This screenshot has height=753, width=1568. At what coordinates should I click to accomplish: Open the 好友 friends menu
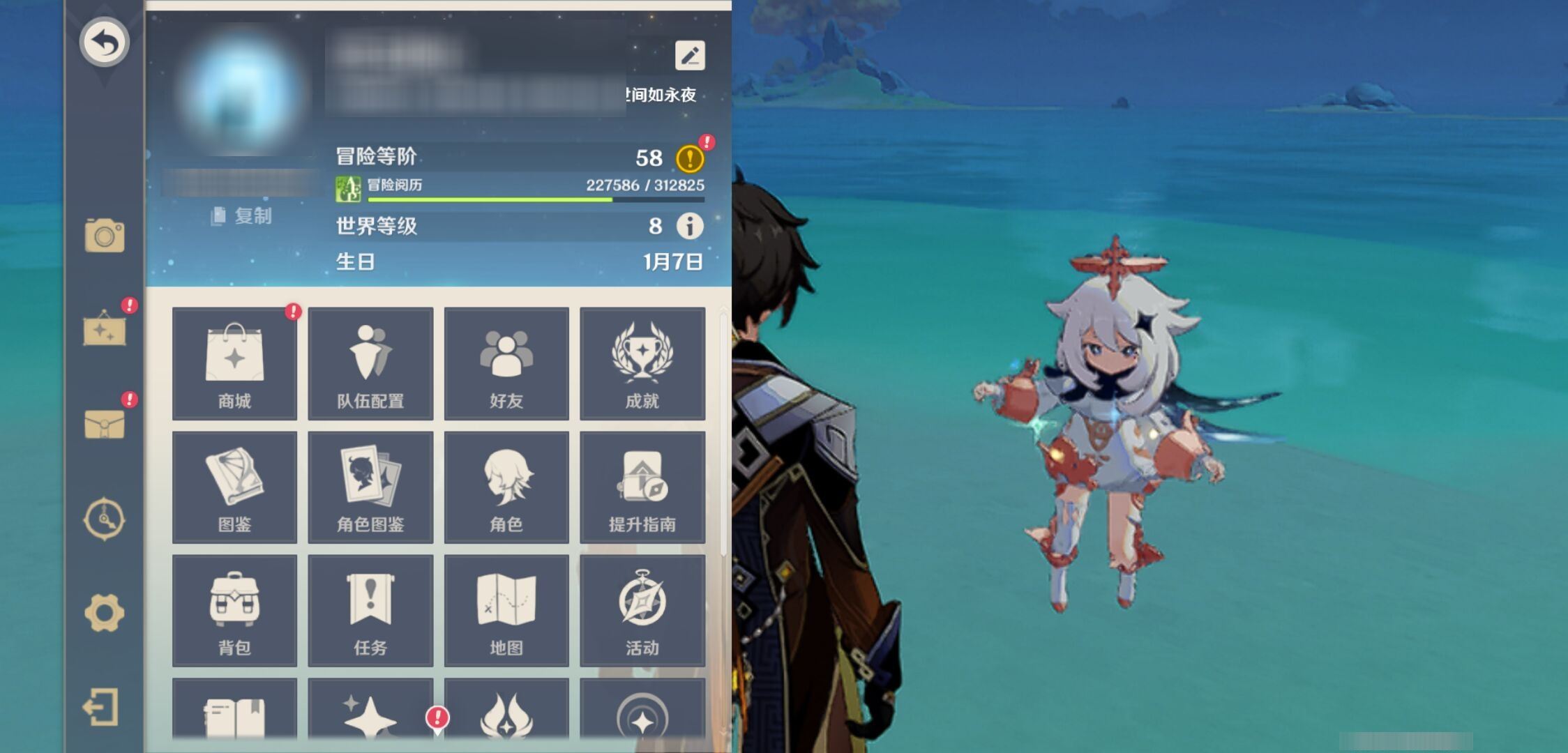506,363
